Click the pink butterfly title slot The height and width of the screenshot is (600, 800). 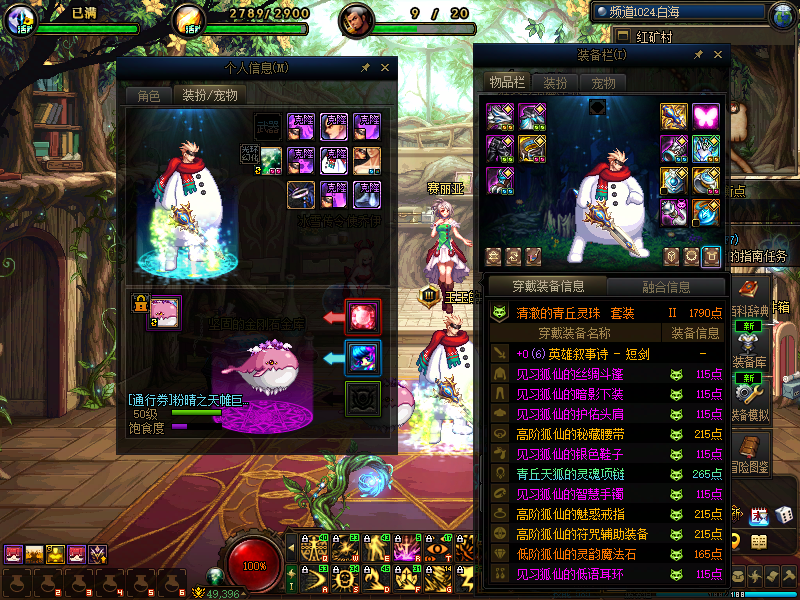(706, 116)
